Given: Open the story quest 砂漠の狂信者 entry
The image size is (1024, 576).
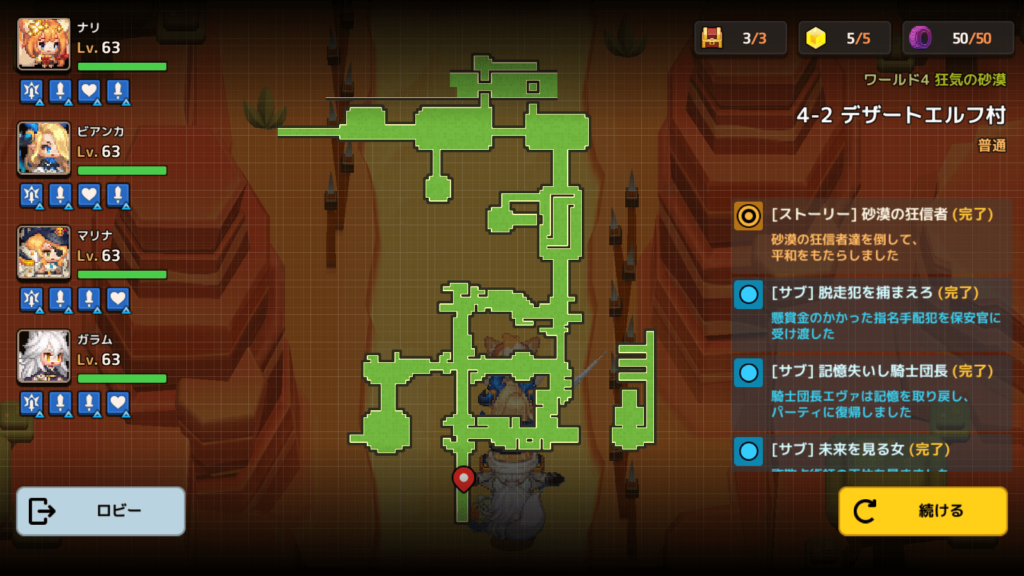Looking at the screenshot, I should 872,234.
